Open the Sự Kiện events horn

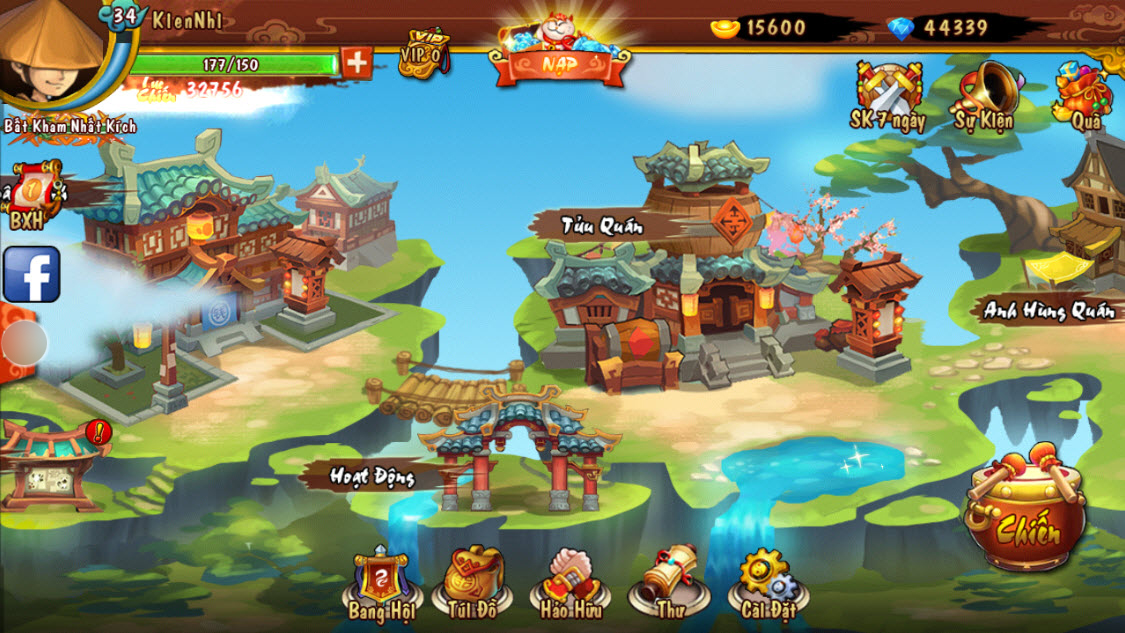tap(984, 97)
